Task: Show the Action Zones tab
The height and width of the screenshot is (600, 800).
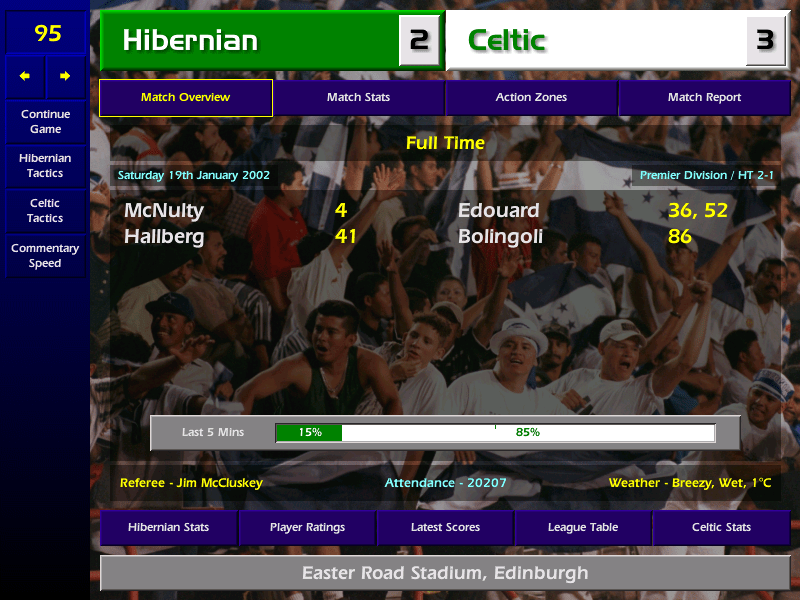Action: (x=531, y=98)
